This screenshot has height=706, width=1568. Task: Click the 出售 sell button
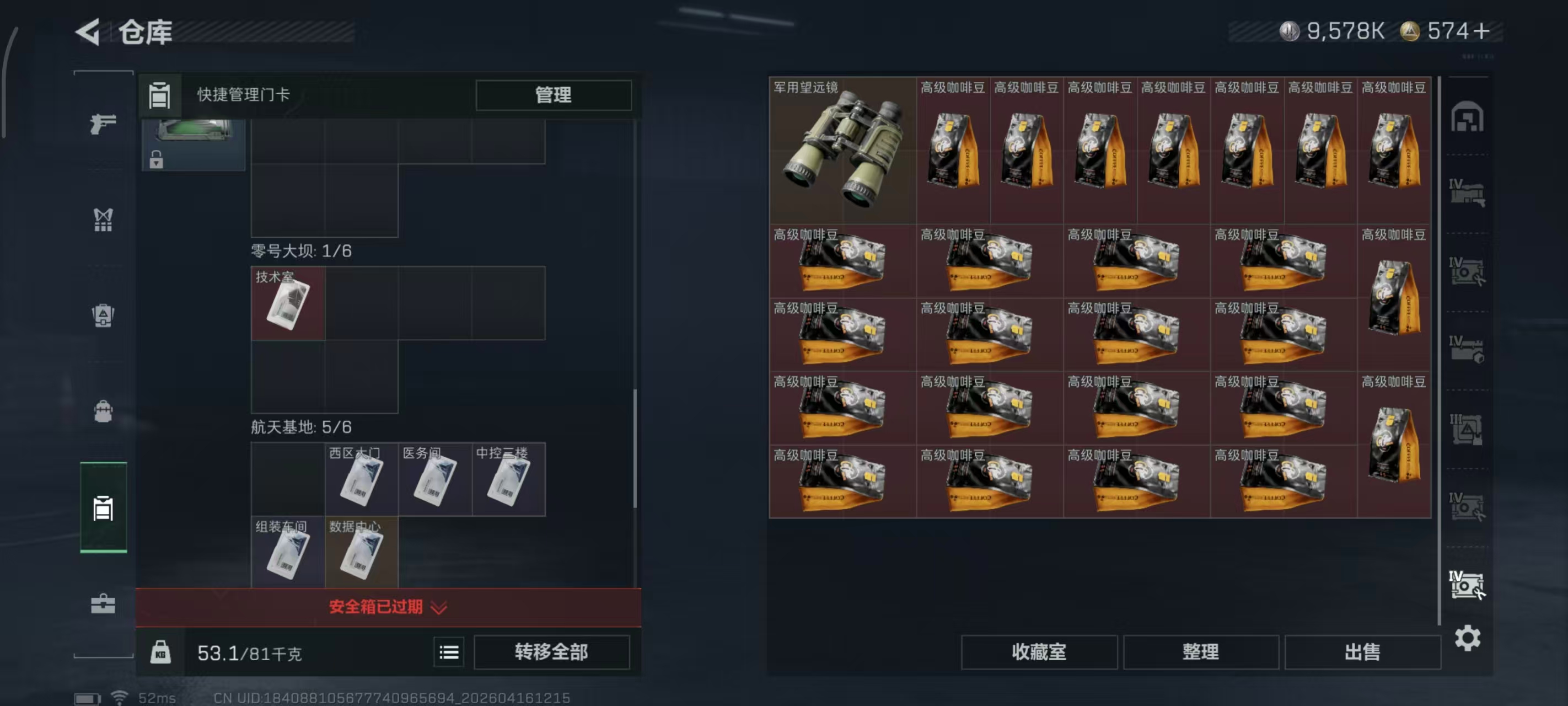point(1363,652)
